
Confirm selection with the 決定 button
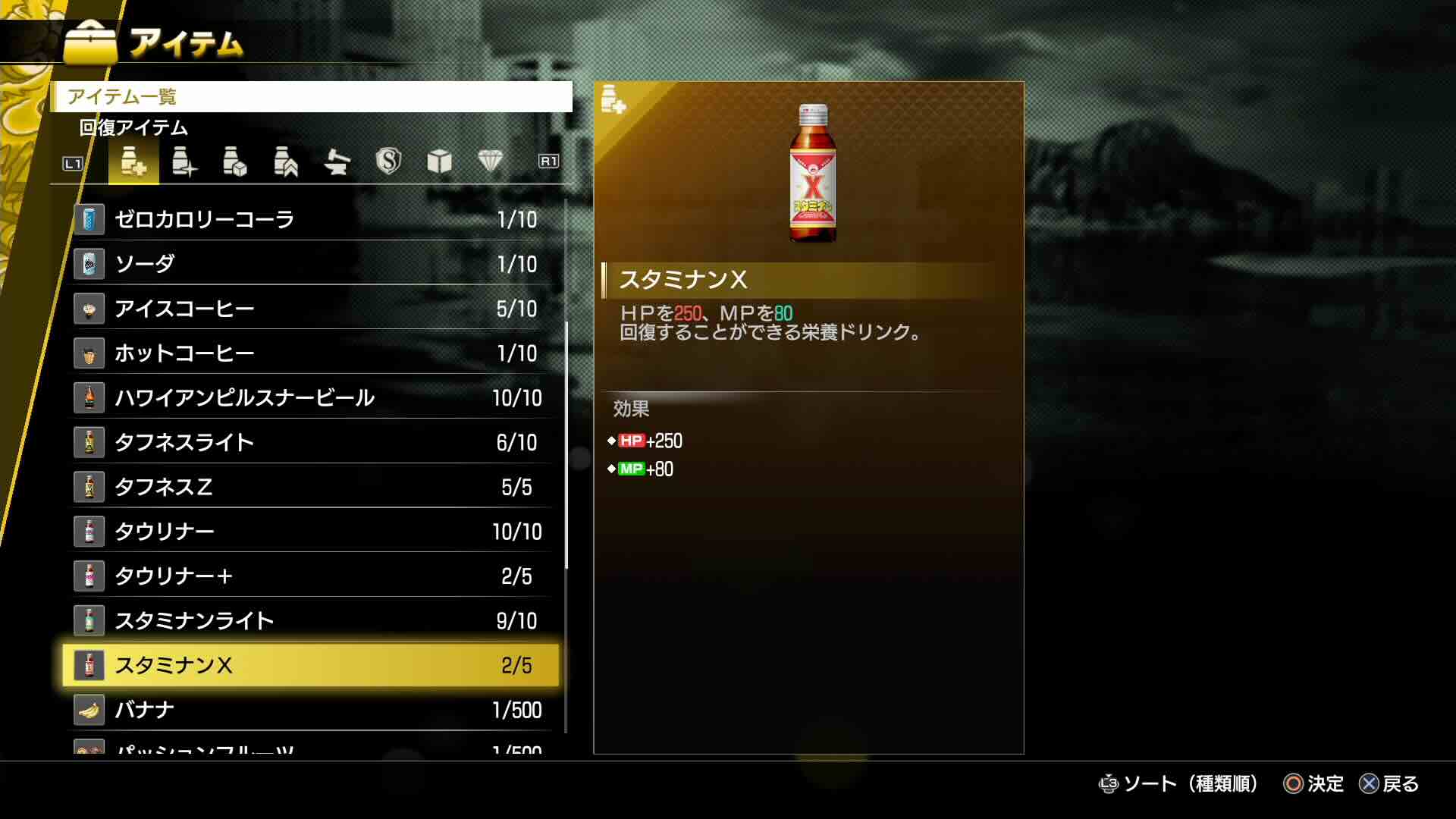point(1316,784)
